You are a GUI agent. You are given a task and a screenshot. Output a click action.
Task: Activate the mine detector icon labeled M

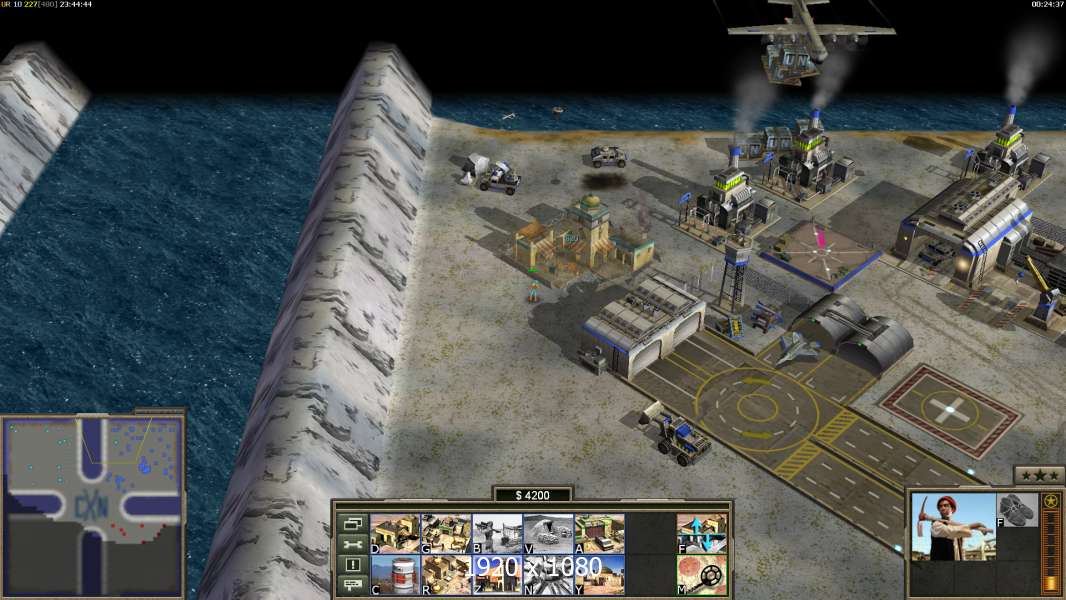702,574
